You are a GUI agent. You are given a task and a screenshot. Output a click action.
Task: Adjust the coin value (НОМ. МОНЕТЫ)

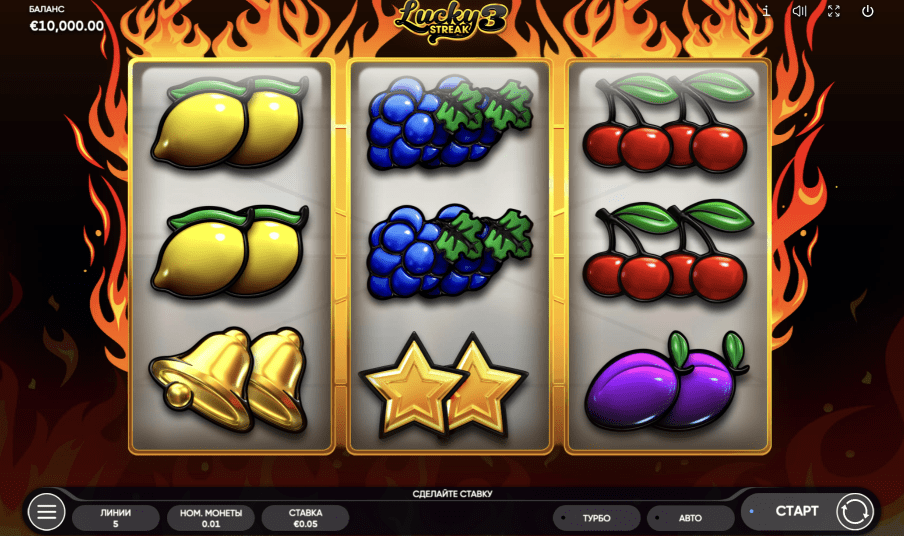[211, 517]
